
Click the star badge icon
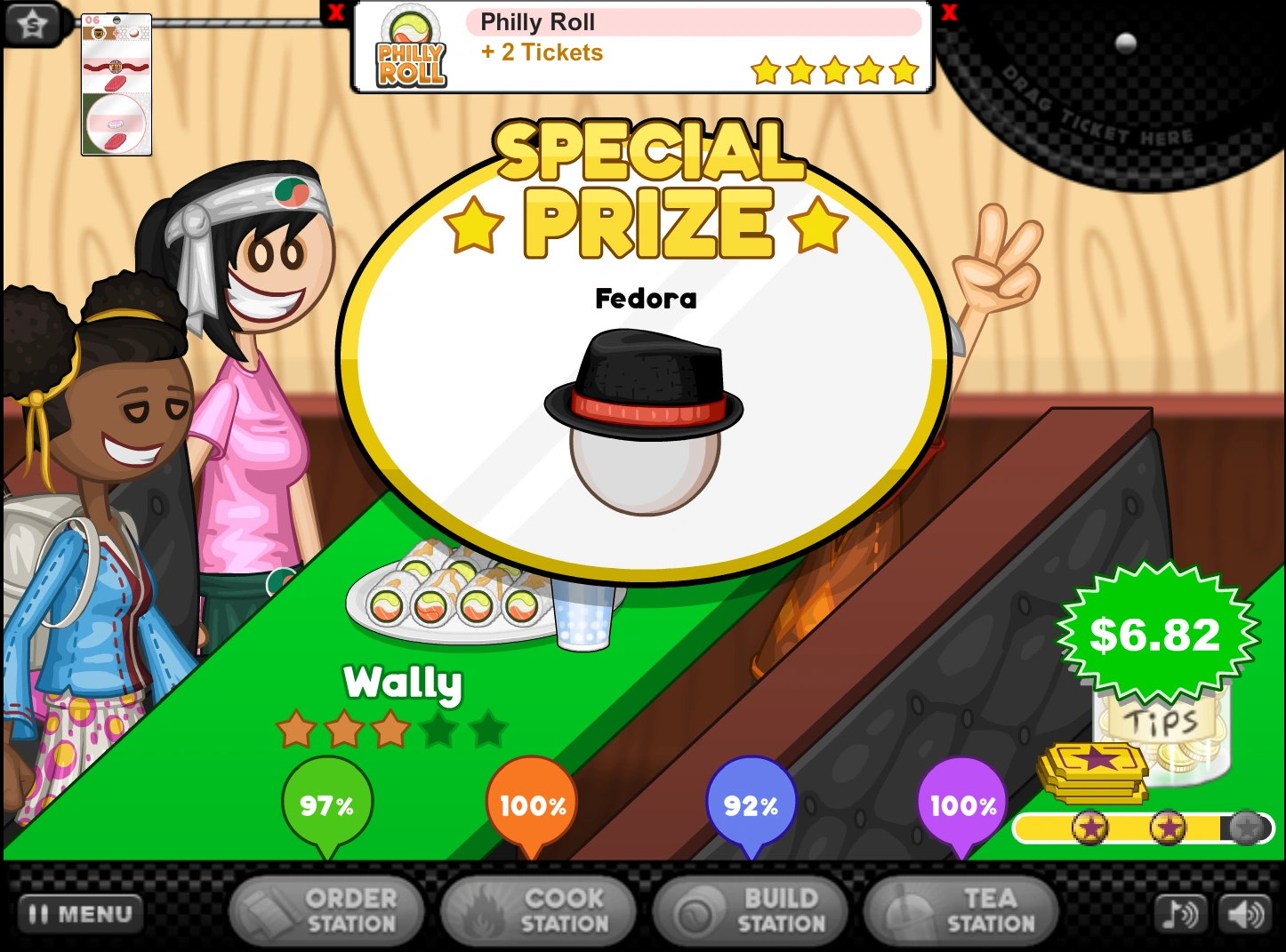[32, 23]
